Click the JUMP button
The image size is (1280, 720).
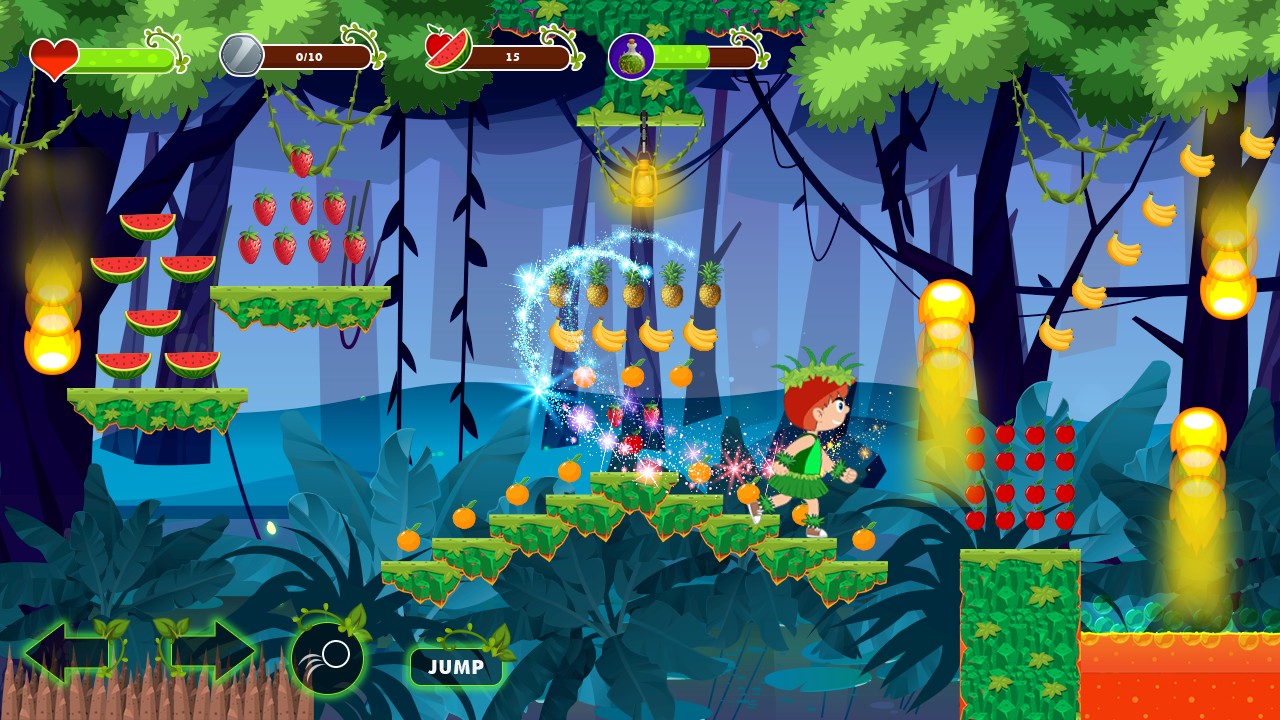(x=456, y=667)
